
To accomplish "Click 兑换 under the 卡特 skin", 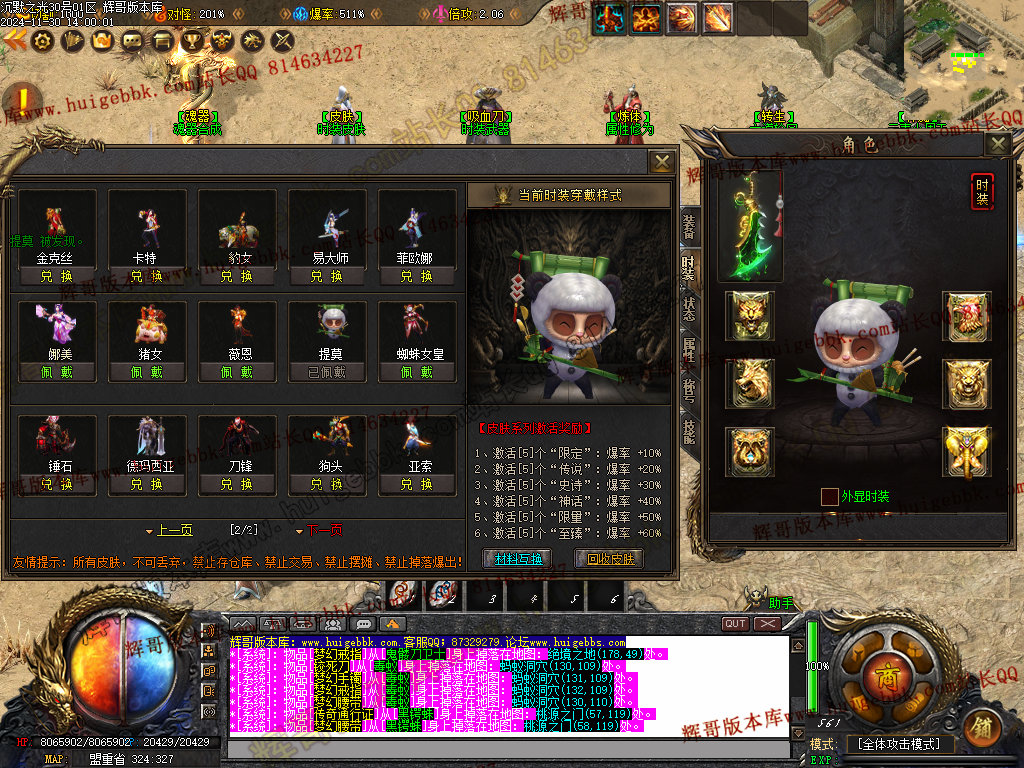I will pos(147,276).
